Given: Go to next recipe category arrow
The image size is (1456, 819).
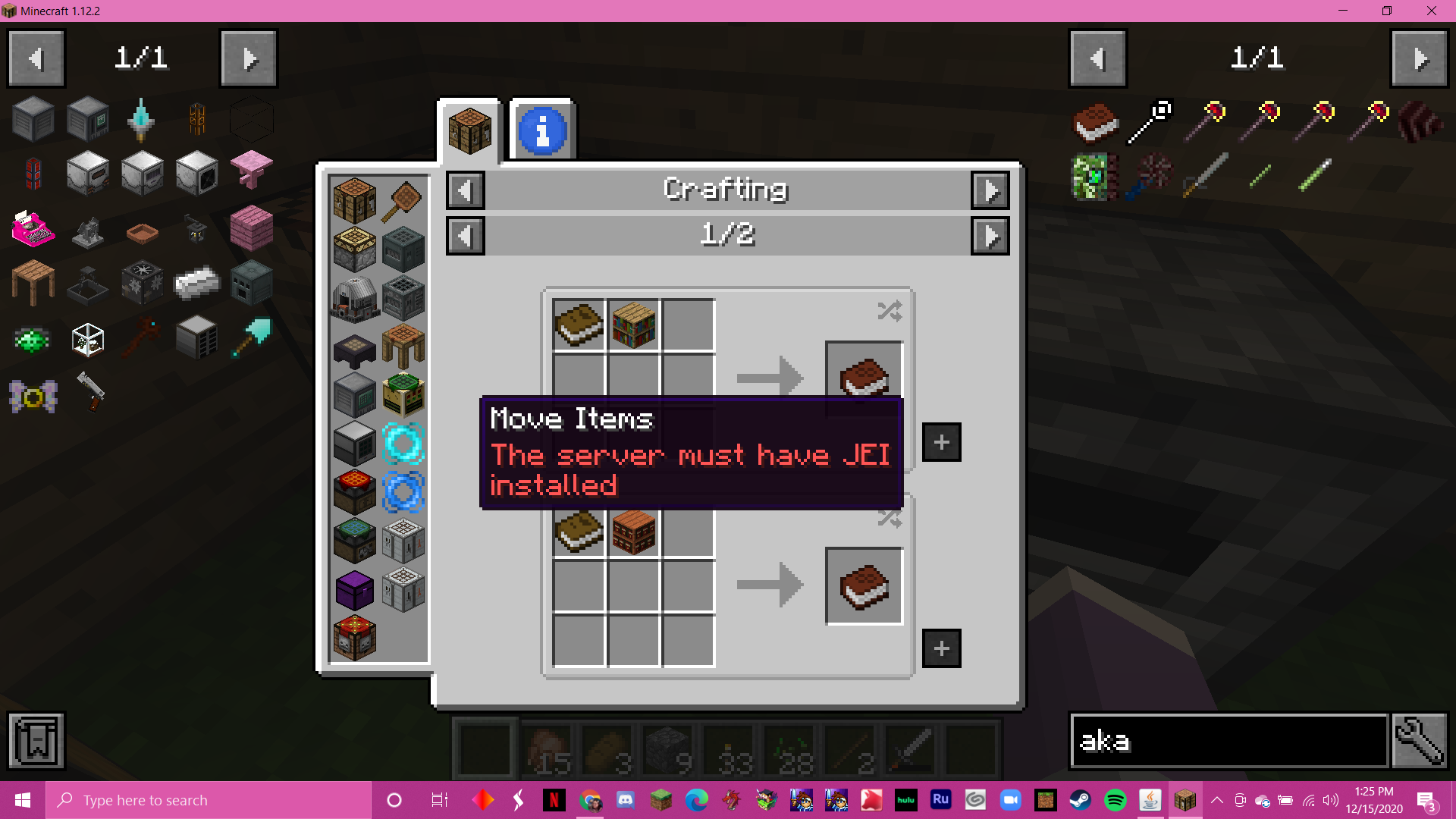Looking at the screenshot, I should coord(990,190).
